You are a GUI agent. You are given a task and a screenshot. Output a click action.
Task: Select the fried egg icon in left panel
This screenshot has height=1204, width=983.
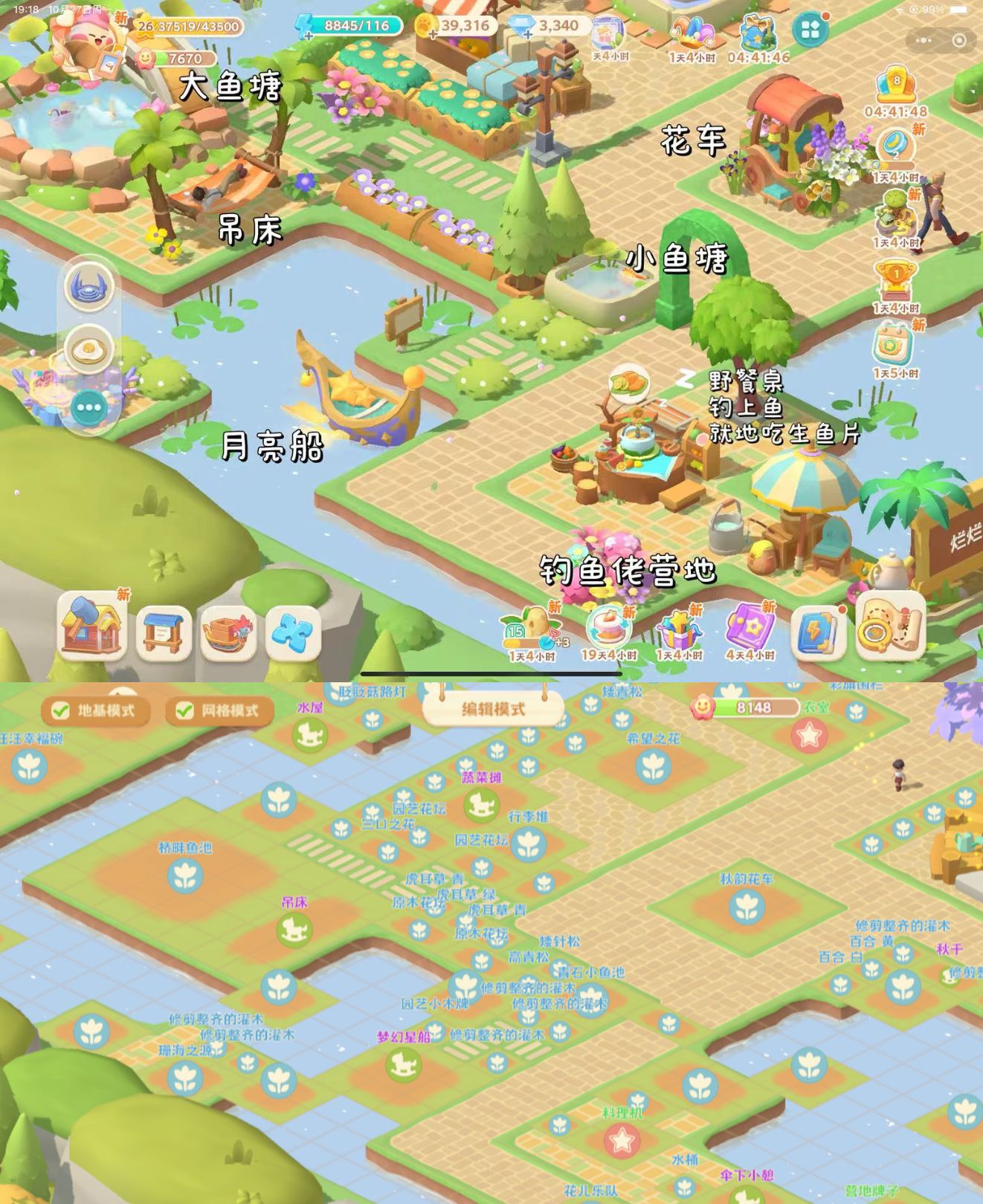88,349
